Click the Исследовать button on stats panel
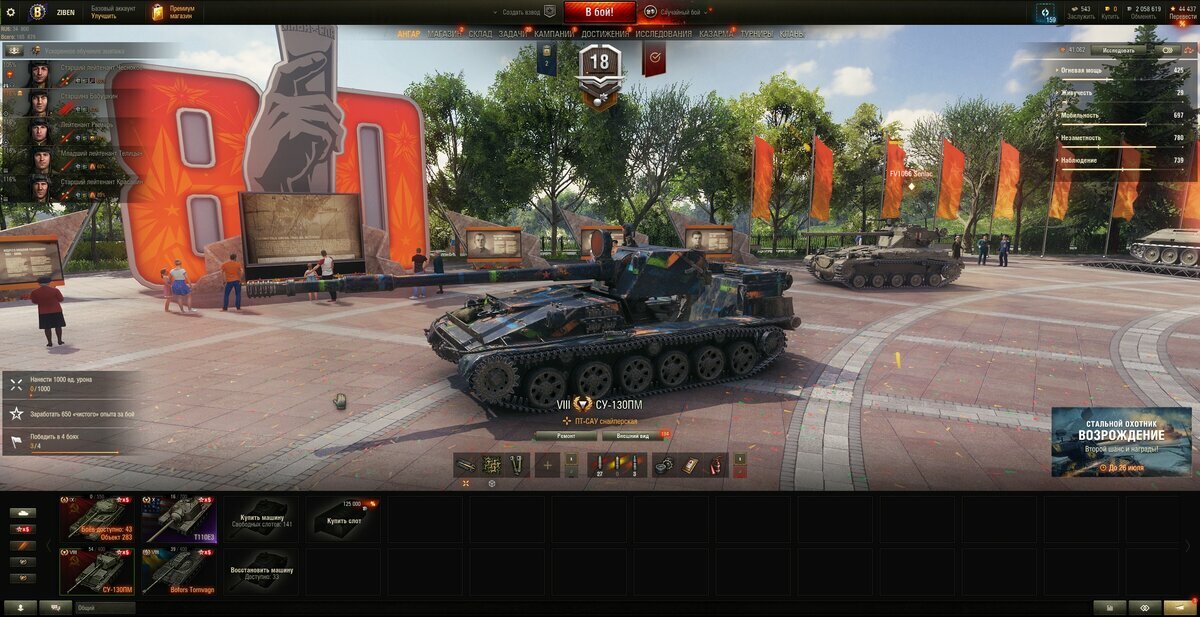 1117,49
